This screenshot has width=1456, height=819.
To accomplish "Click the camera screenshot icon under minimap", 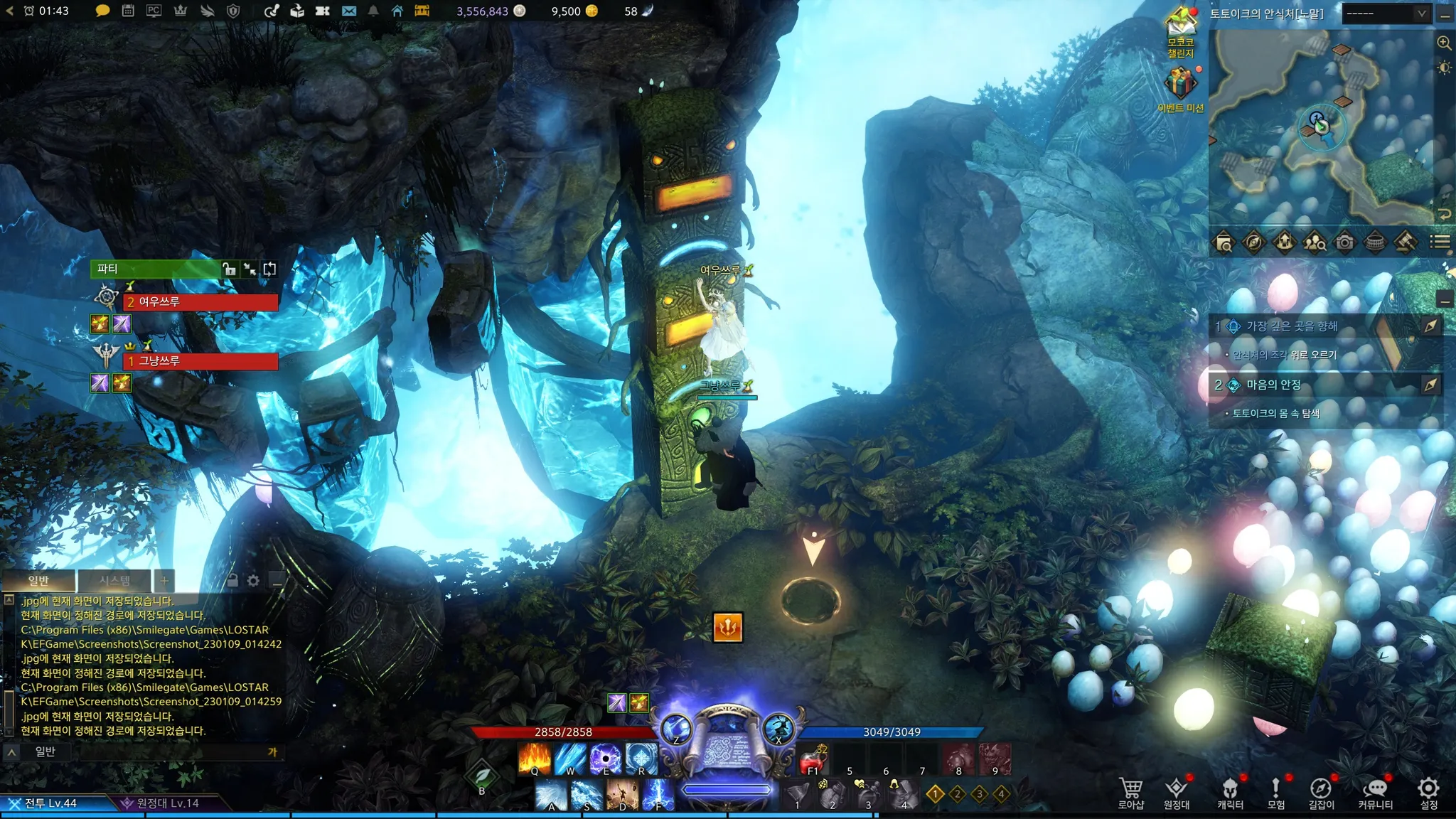I will [x=1344, y=243].
